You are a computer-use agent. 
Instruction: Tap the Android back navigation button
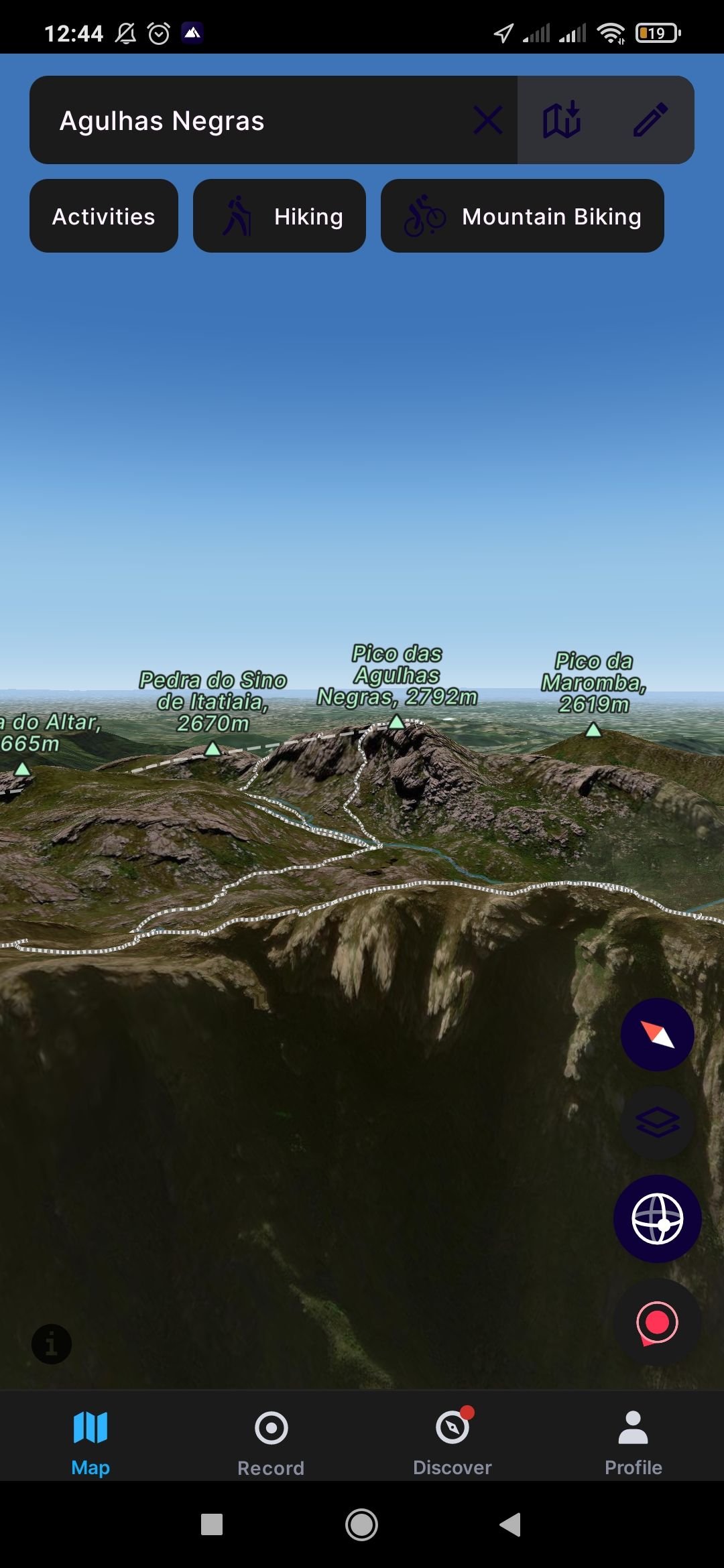click(x=511, y=1524)
